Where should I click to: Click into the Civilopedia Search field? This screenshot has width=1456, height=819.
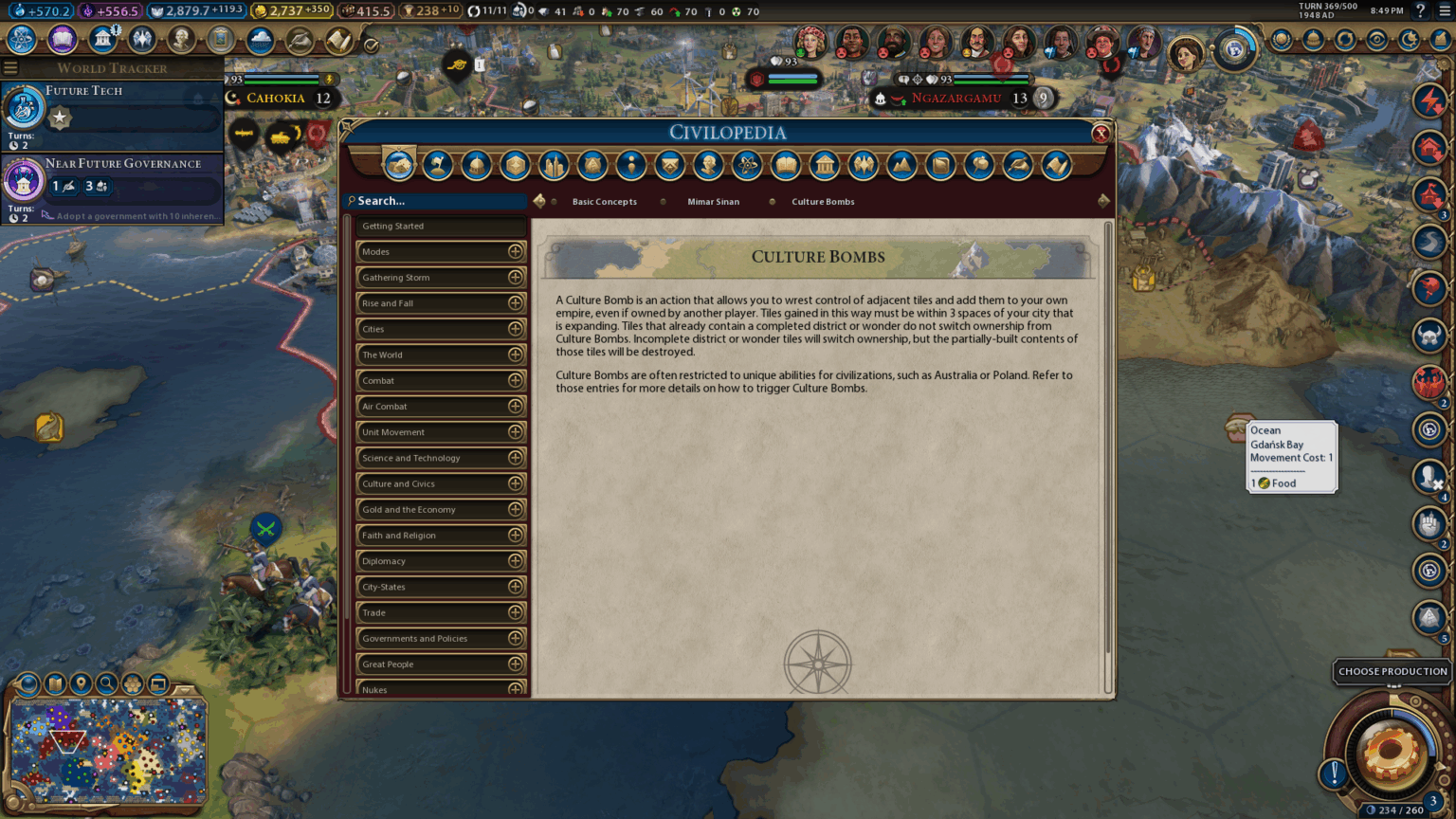(x=436, y=201)
